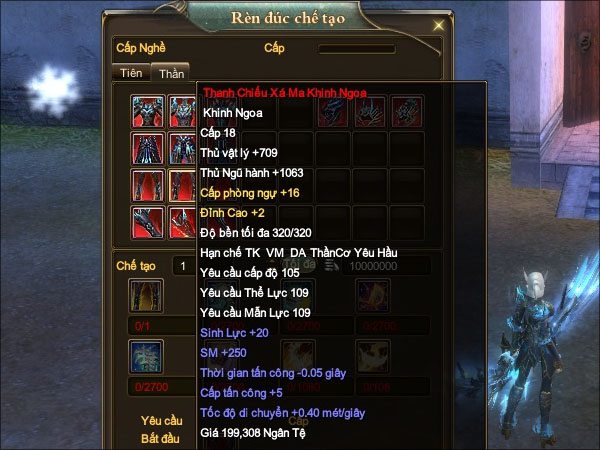Image resolution: width=600 pixels, height=450 pixels.
Task: Click the Chế tạo quantity field
Action: coord(183,265)
